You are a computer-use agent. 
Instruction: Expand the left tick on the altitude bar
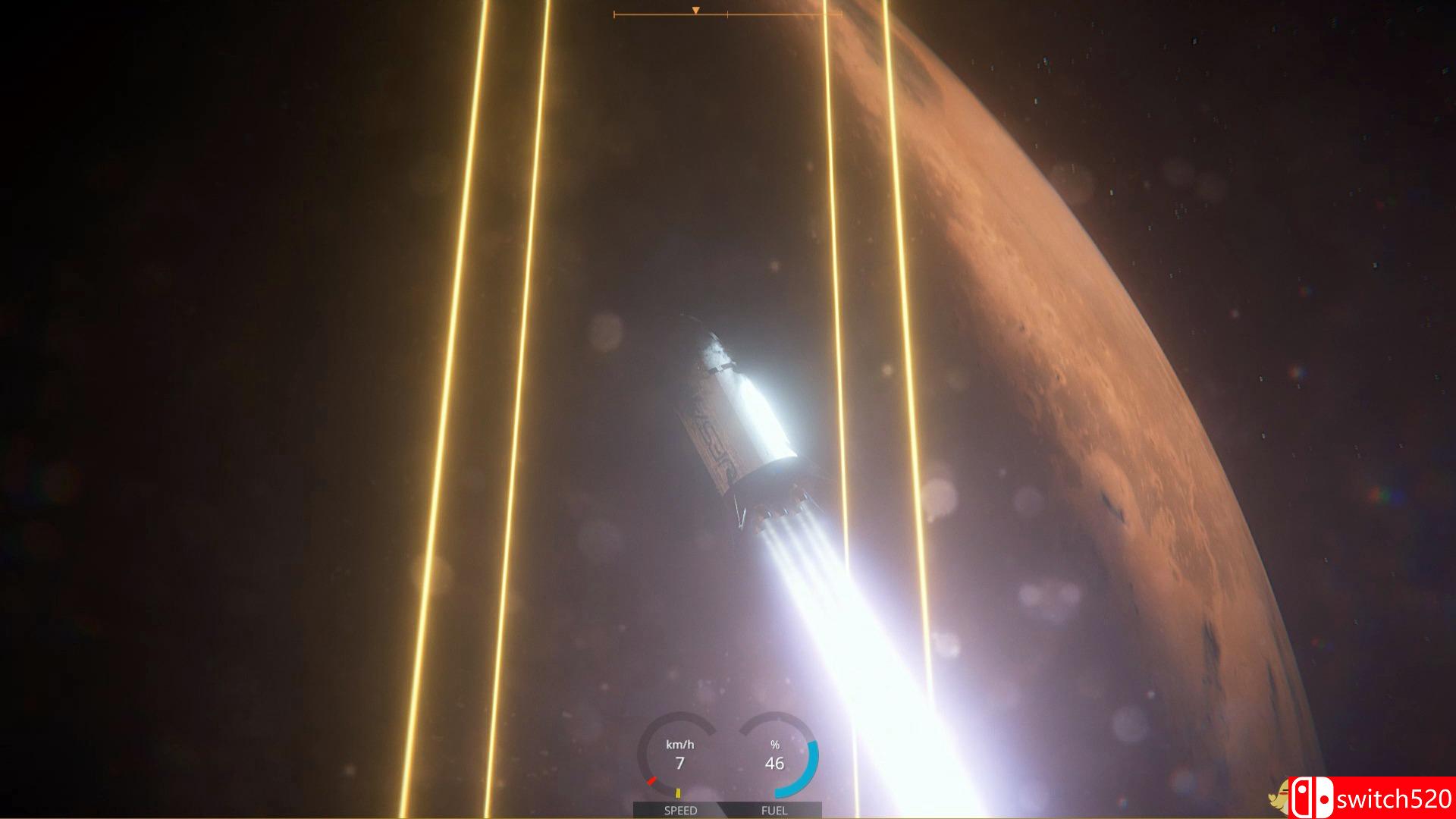(614, 14)
